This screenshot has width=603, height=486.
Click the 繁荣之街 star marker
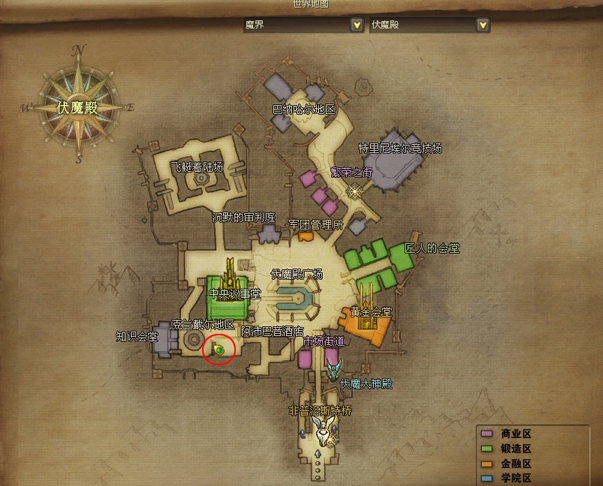tap(353, 190)
